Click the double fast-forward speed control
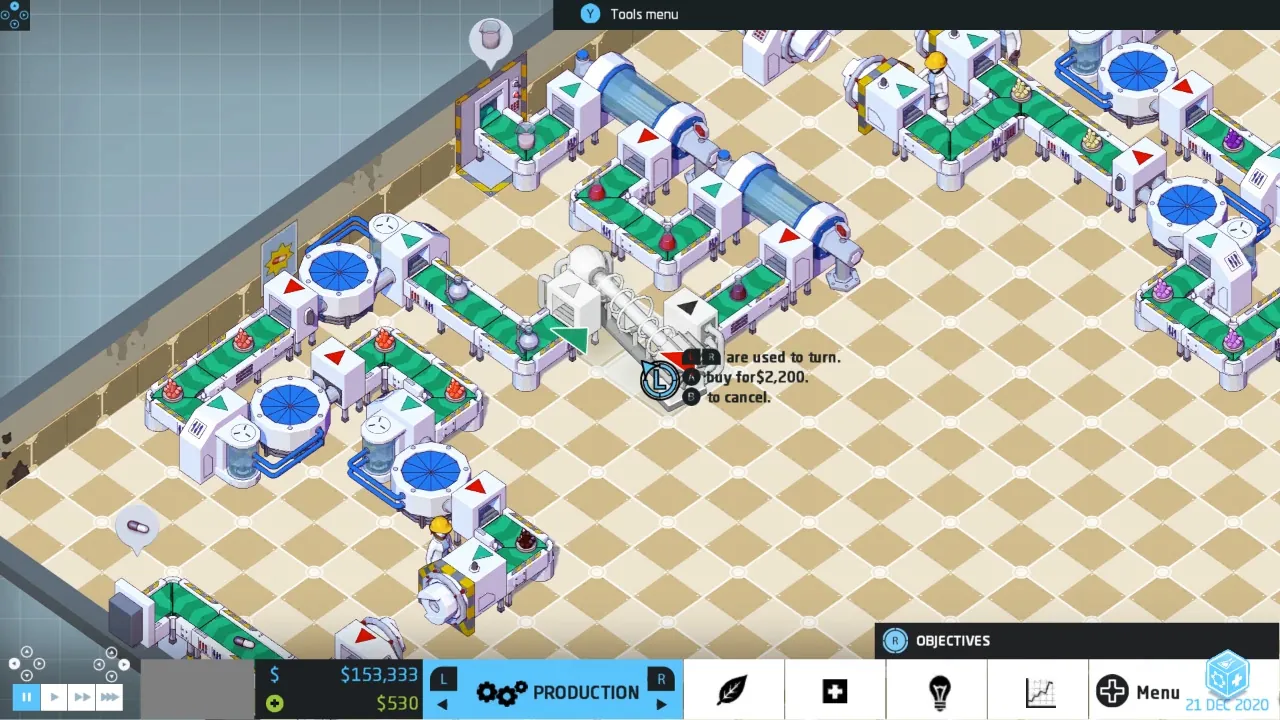The width and height of the screenshot is (1280, 720). point(80,697)
